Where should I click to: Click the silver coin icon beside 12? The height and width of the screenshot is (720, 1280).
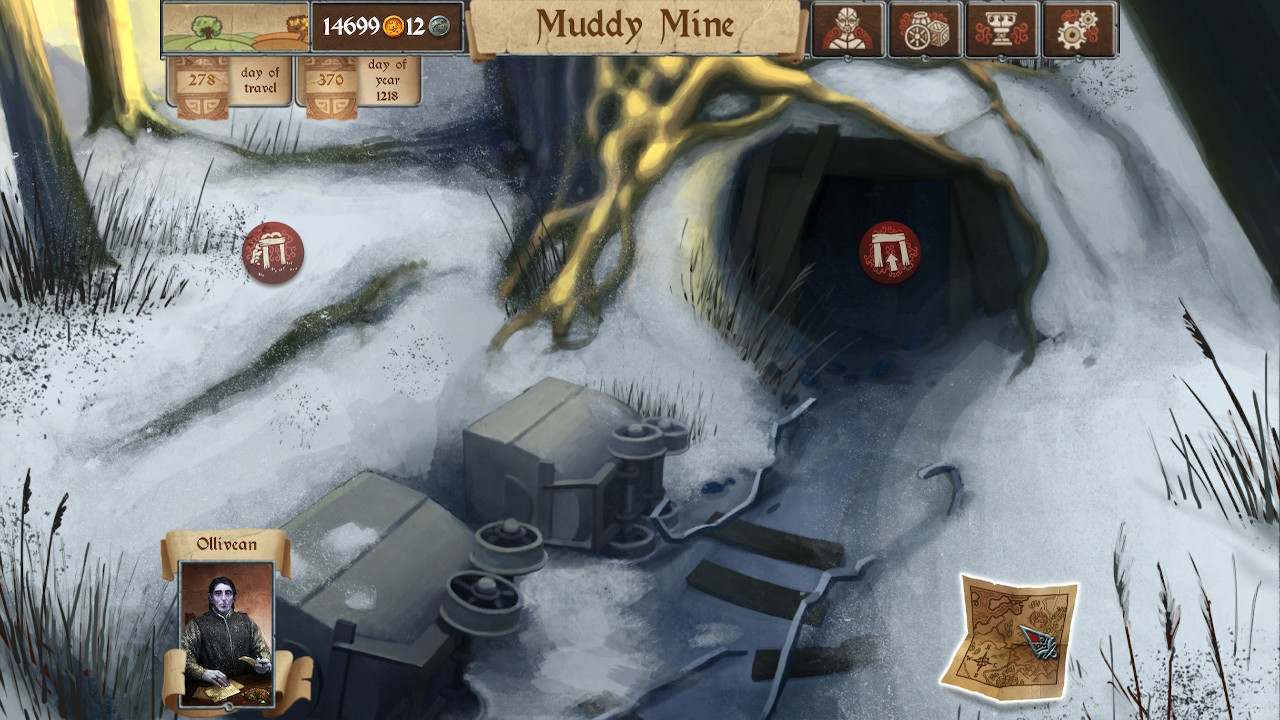[438, 28]
